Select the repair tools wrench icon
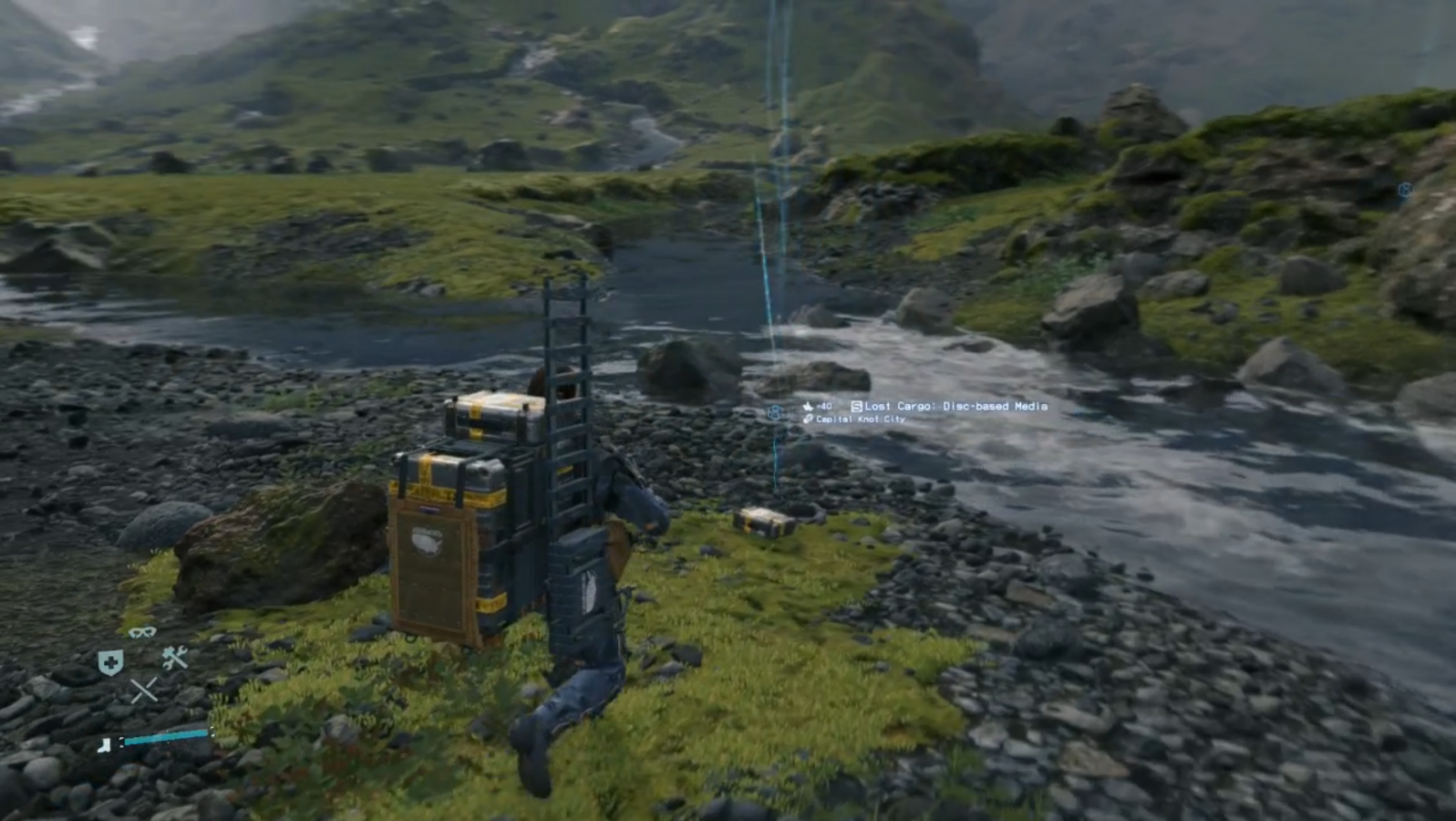 174,657
